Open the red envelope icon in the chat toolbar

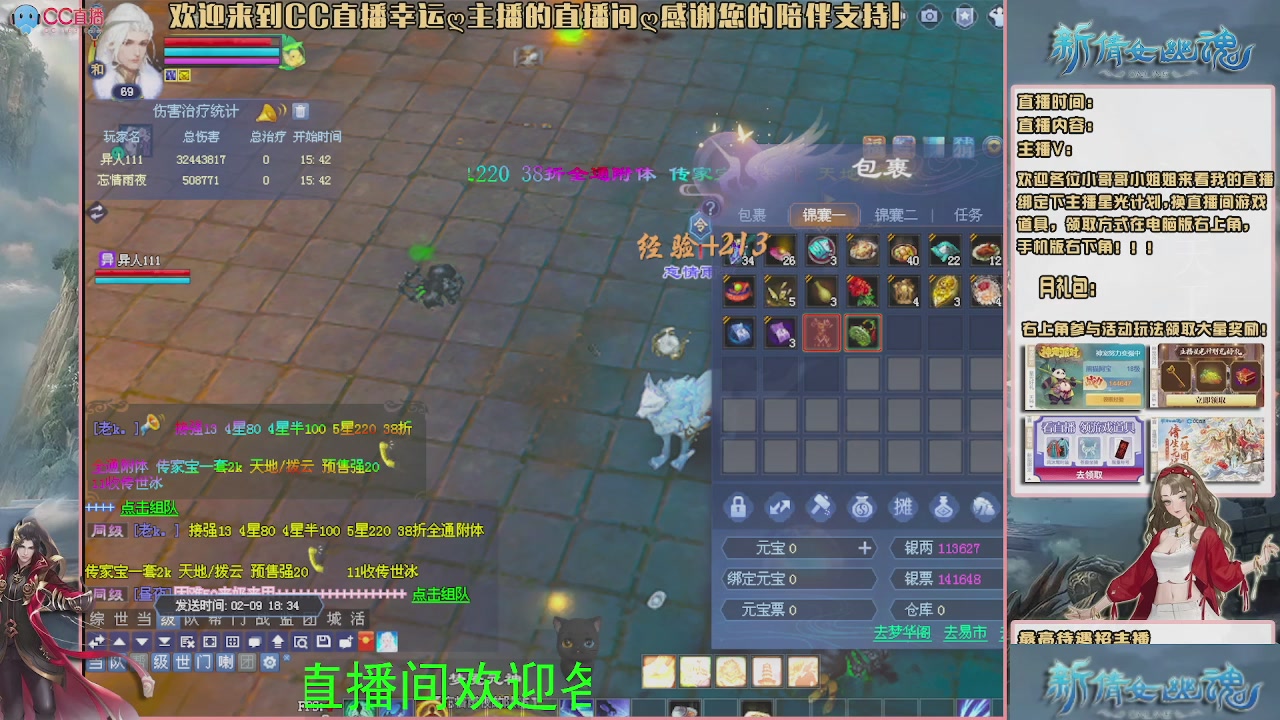coord(364,642)
